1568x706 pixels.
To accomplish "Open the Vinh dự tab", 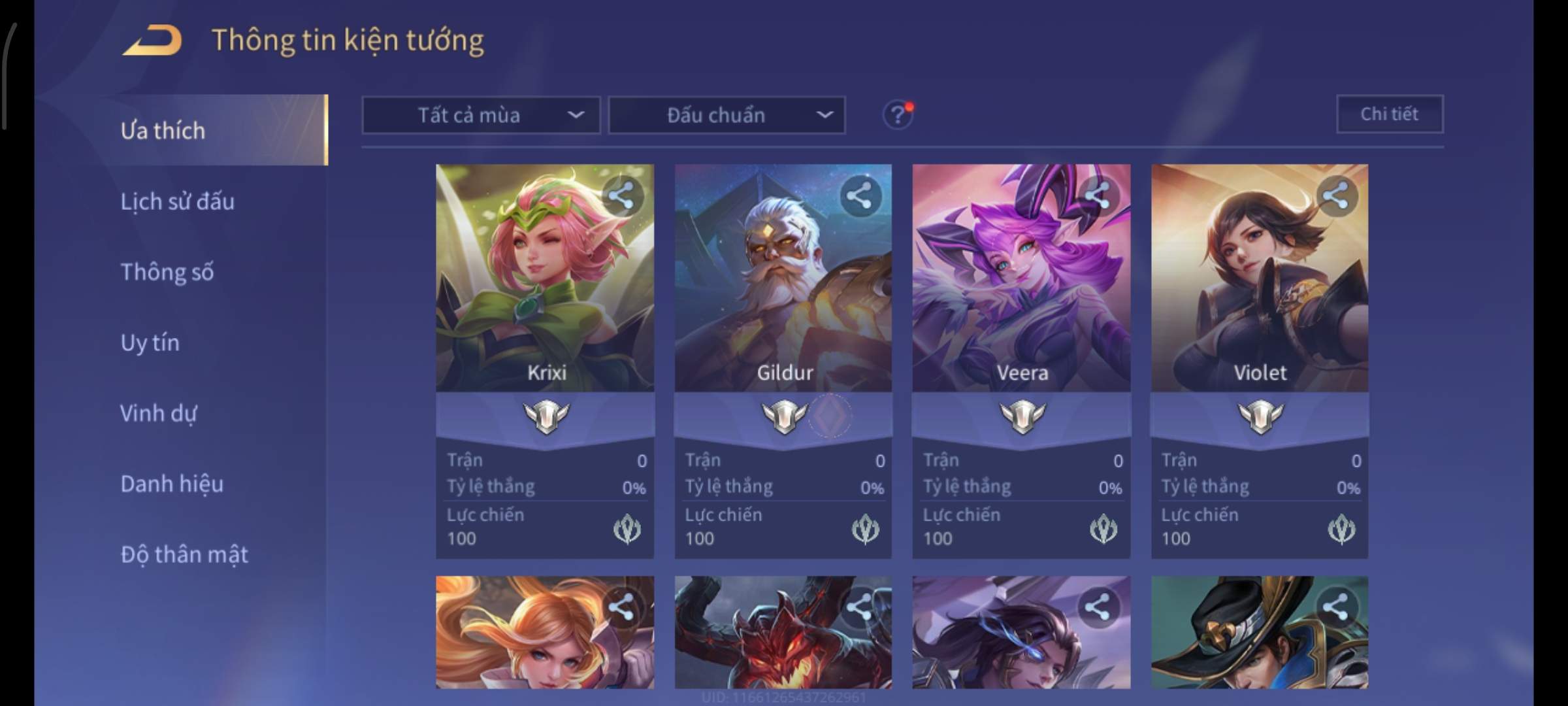I will [x=158, y=413].
